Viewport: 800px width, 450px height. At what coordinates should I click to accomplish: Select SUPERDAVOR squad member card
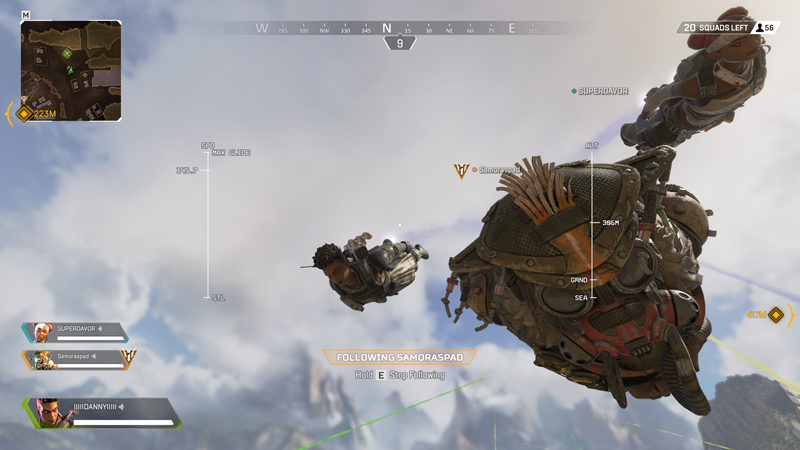75,332
